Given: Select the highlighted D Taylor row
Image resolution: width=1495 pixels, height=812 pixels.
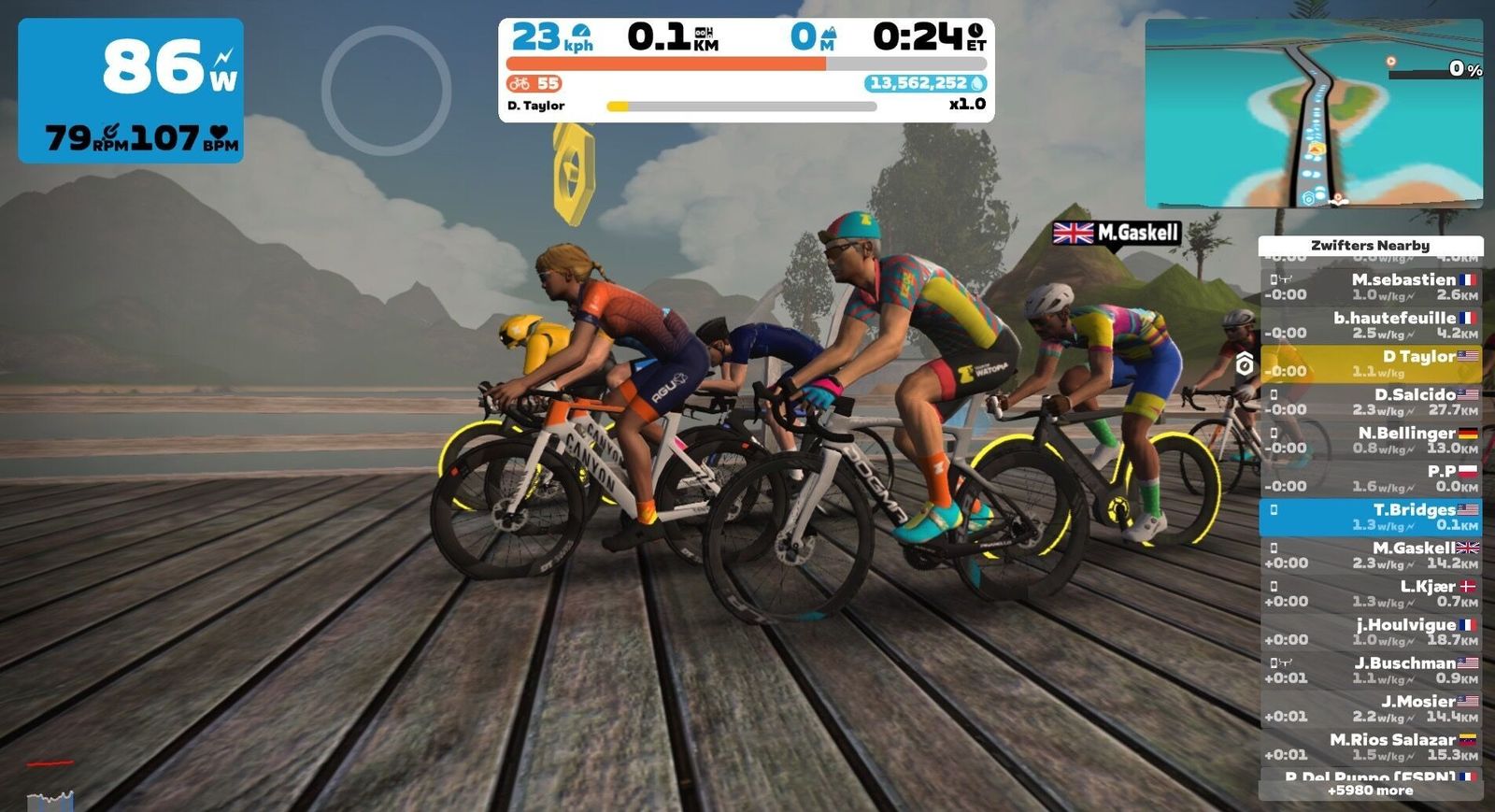Looking at the screenshot, I should coord(1370,363).
